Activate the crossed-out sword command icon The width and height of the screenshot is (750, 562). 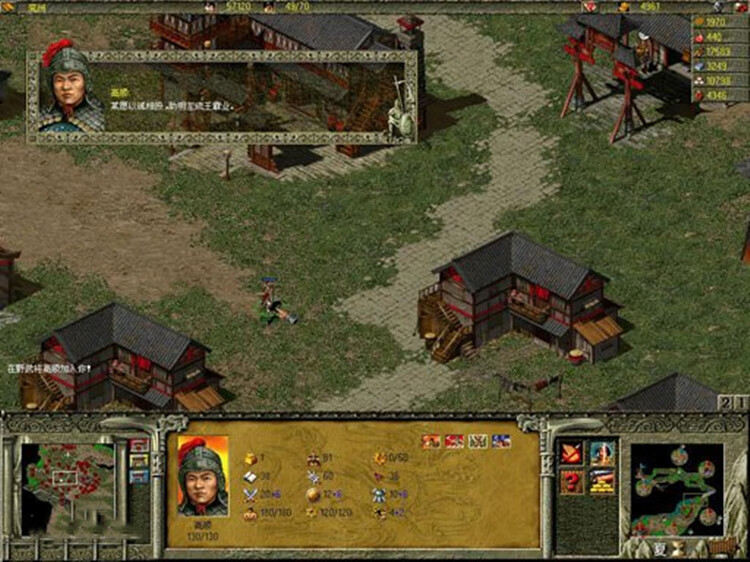pos(573,454)
